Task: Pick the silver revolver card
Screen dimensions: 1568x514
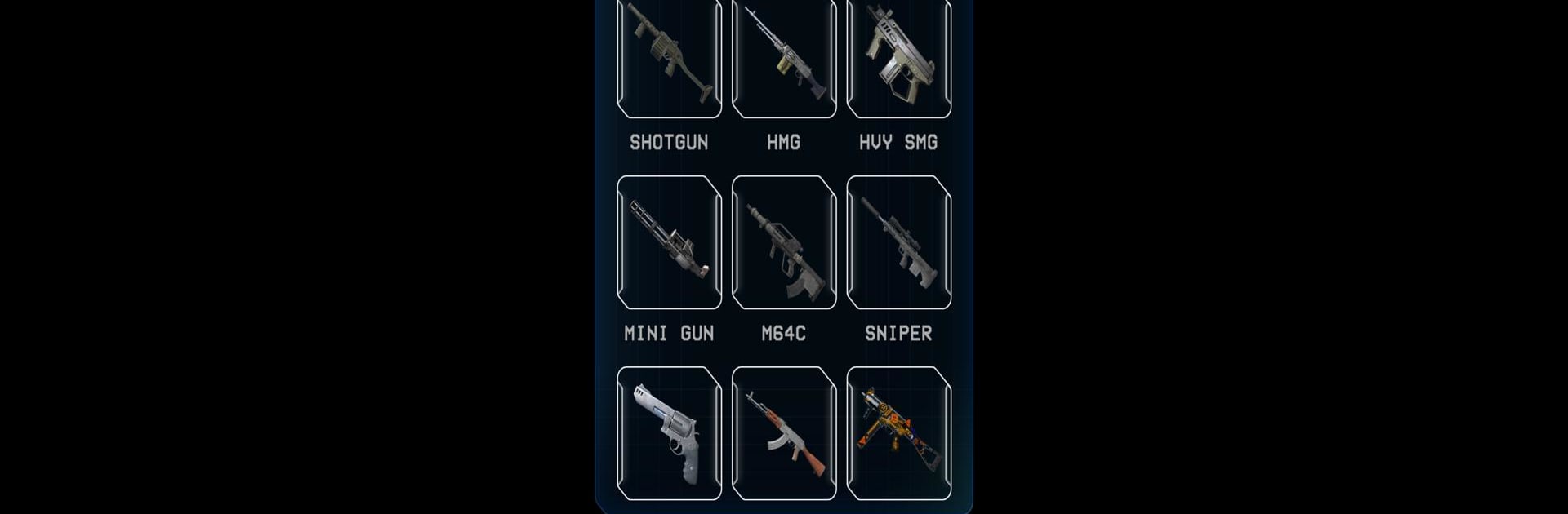Action: pyautogui.click(x=669, y=433)
